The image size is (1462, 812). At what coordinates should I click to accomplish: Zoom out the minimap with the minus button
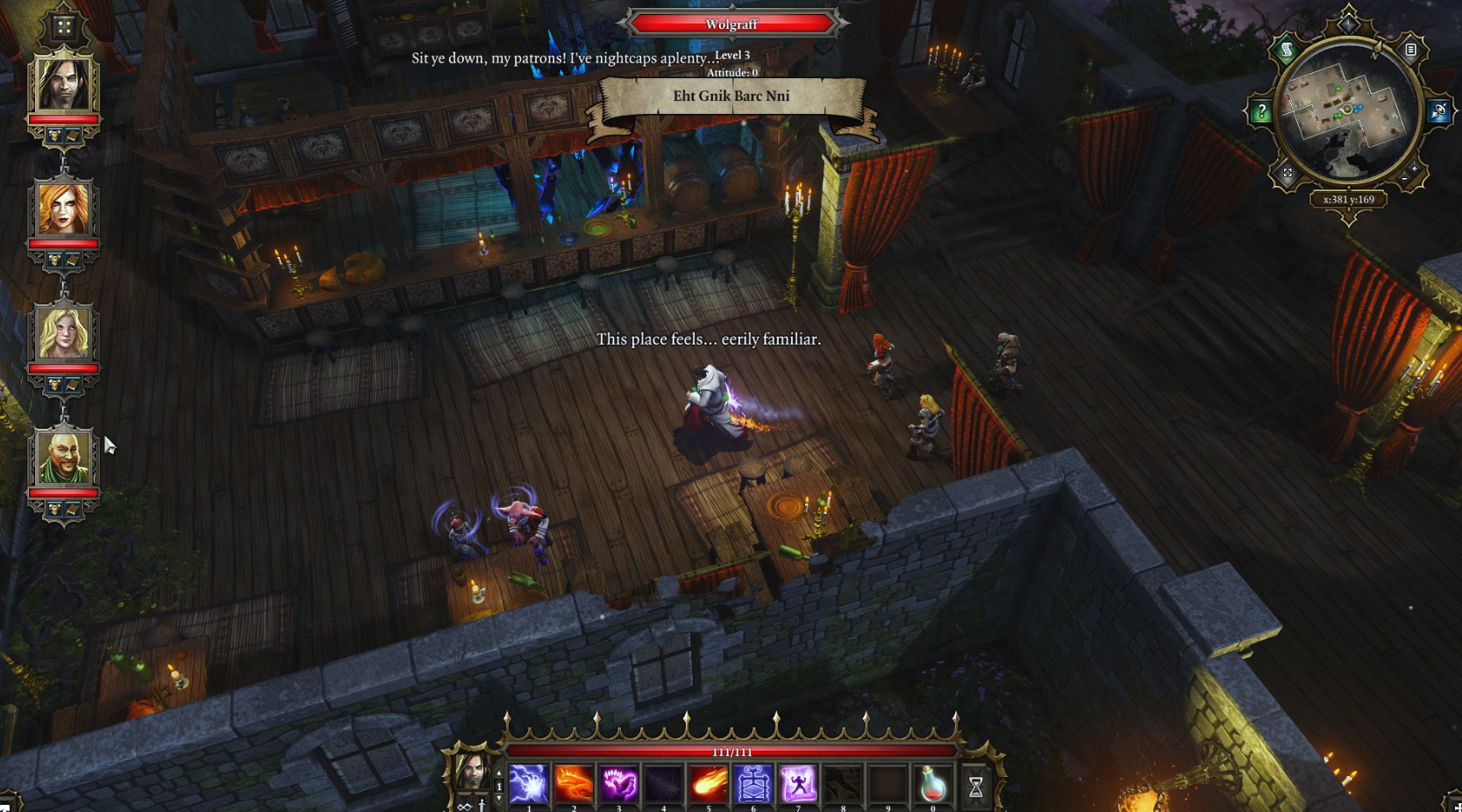[1404, 178]
